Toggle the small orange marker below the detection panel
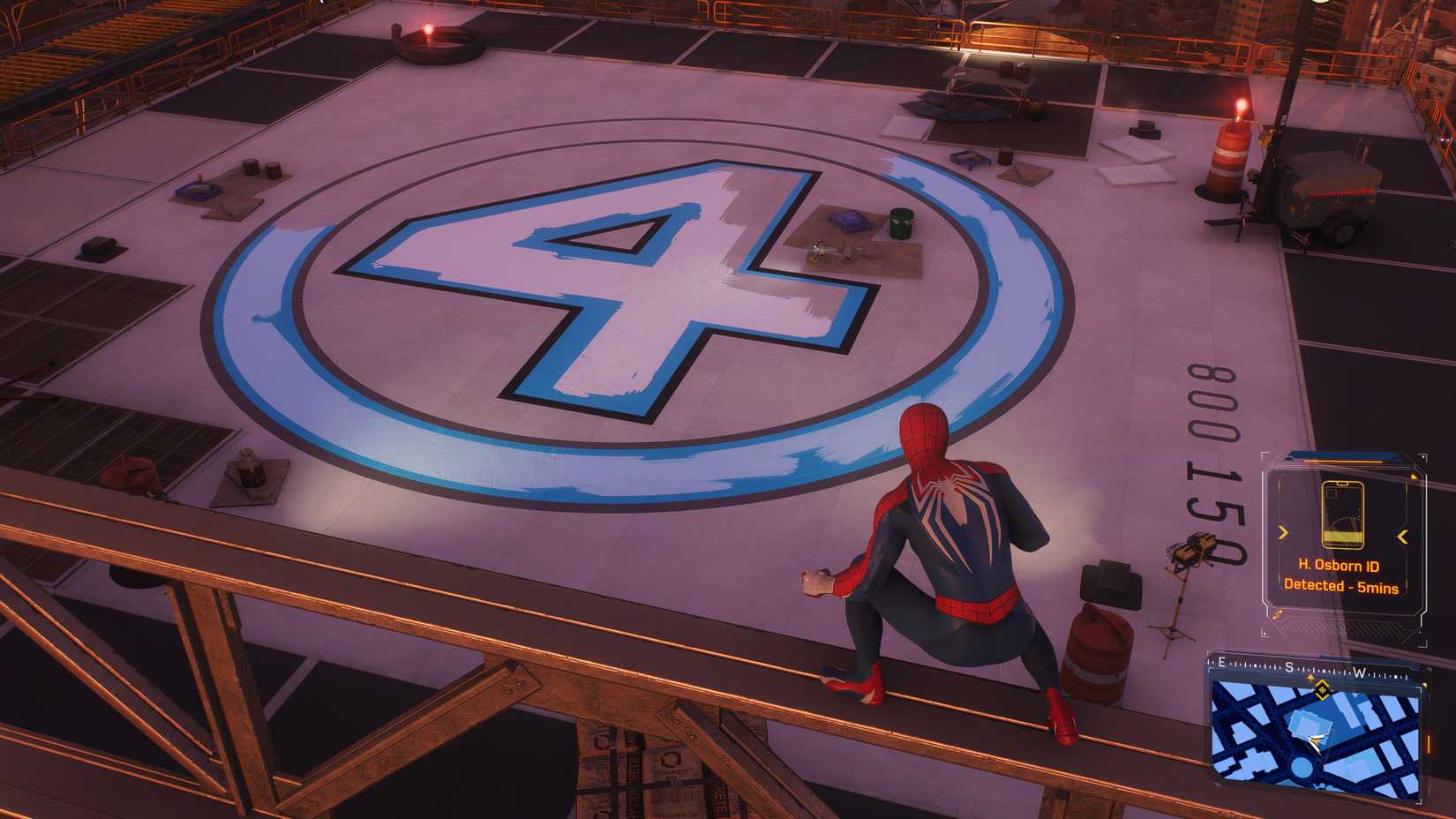 click(1276, 614)
